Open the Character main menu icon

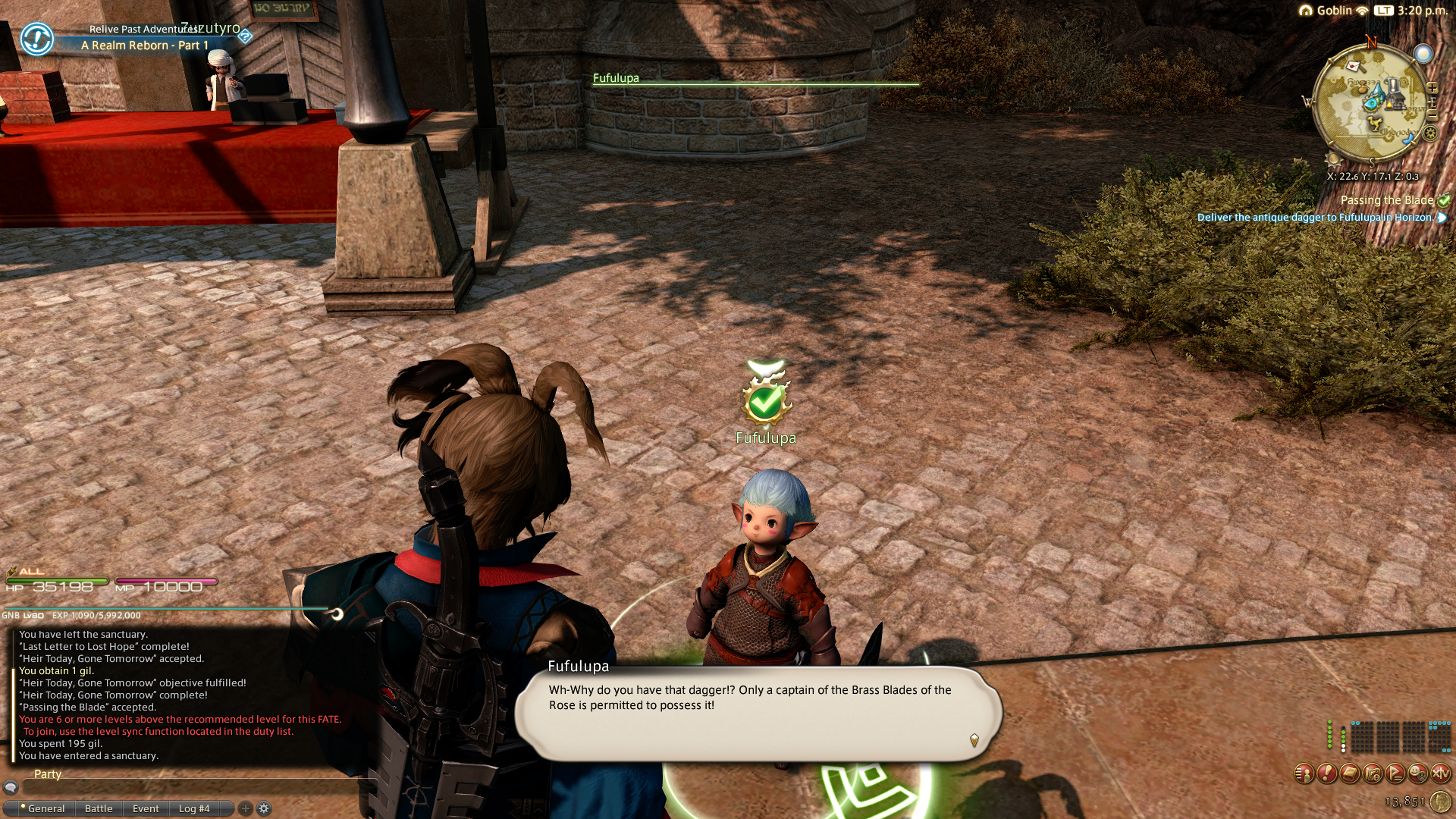[1304, 773]
